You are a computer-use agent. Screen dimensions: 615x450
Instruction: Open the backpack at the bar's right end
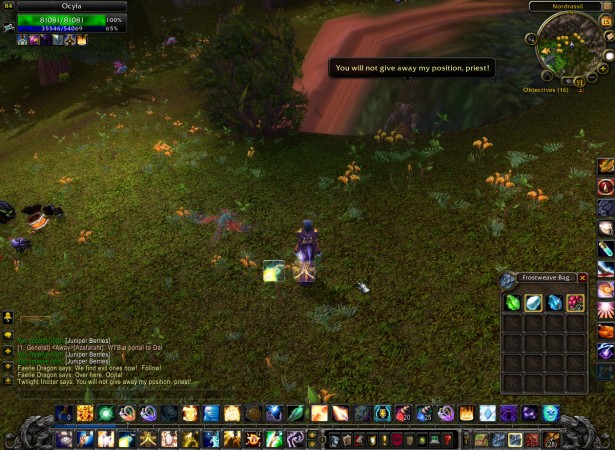[549, 438]
